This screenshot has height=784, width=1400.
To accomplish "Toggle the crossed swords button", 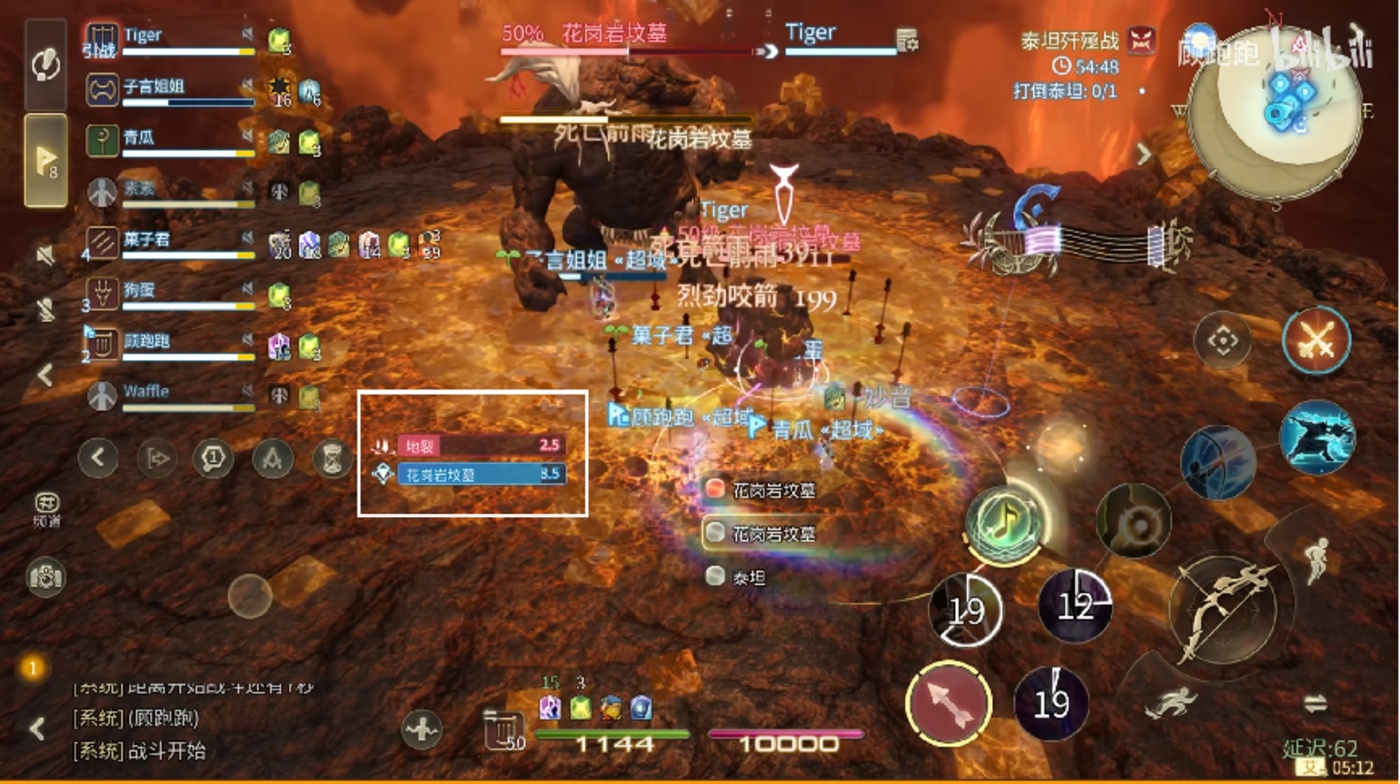I will (x=1316, y=340).
